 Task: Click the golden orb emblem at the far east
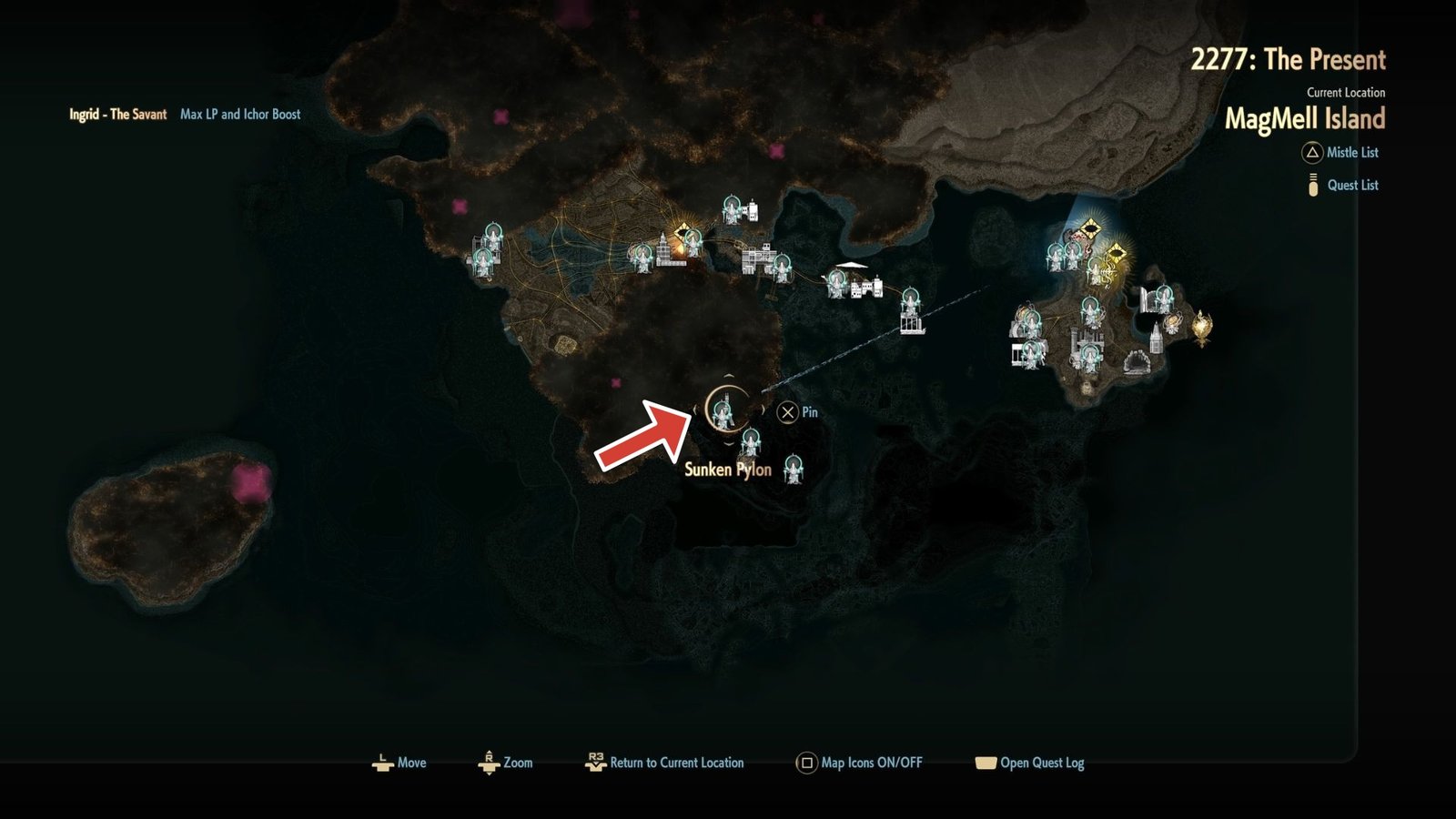[1201, 327]
